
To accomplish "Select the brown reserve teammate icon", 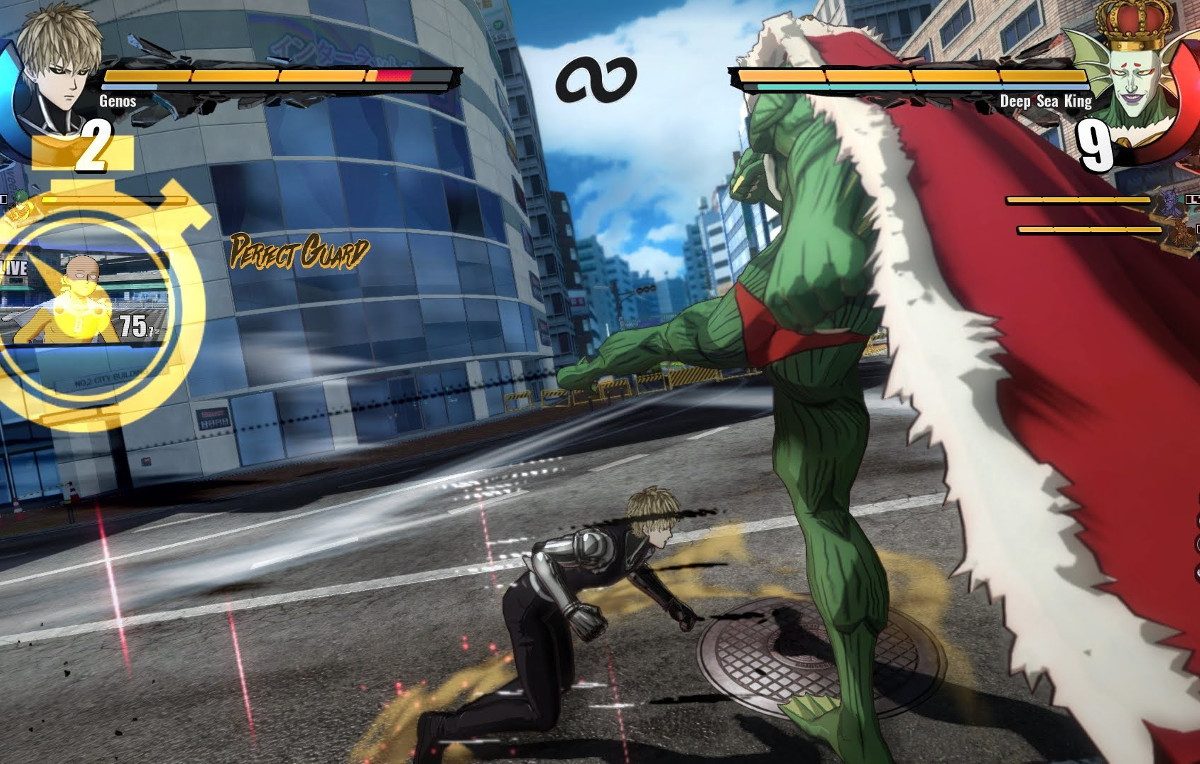I will 1183,232.
